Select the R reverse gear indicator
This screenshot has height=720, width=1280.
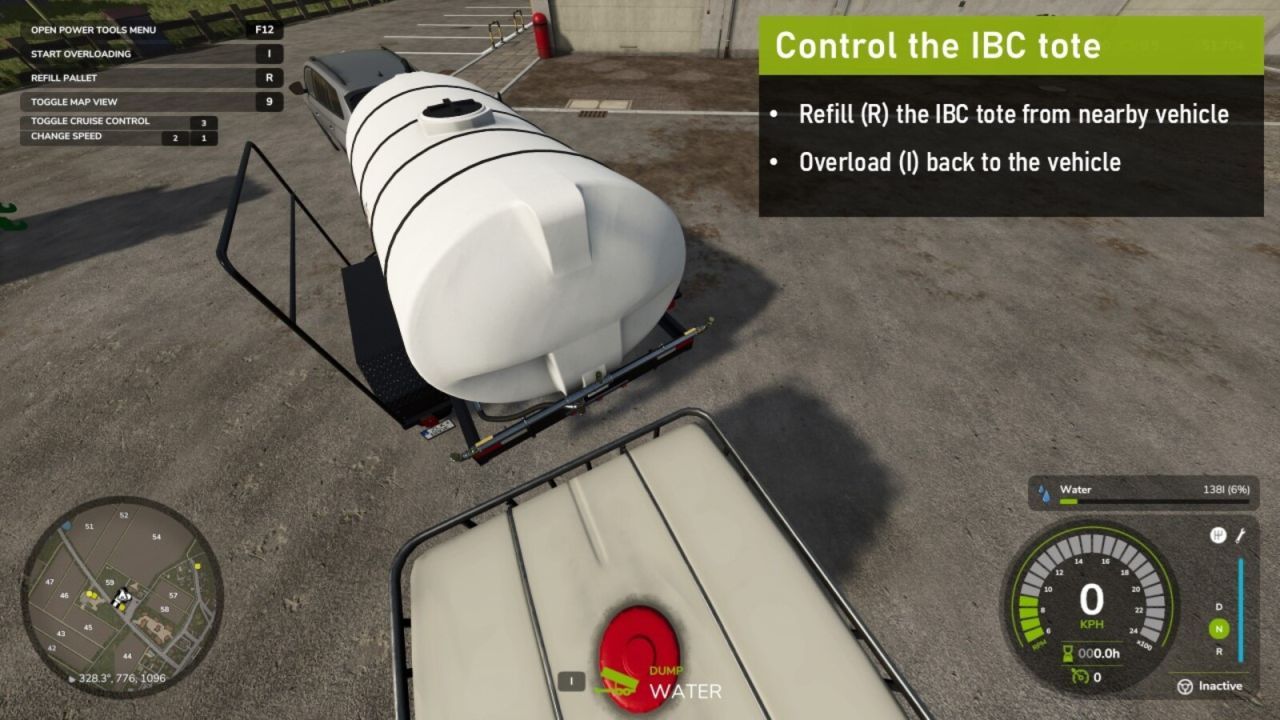pyautogui.click(x=1218, y=650)
